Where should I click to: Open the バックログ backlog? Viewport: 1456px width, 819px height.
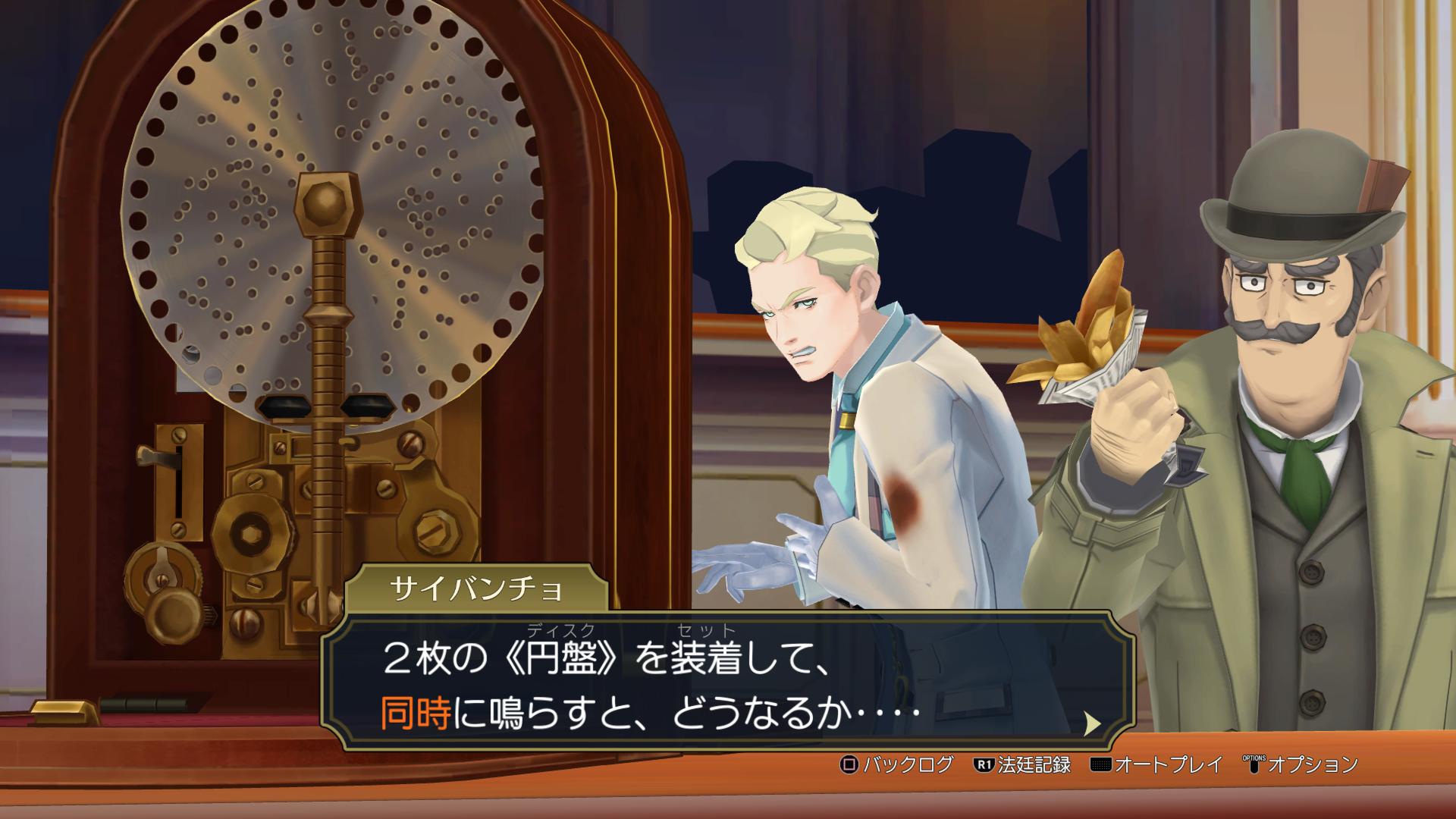coord(896,764)
